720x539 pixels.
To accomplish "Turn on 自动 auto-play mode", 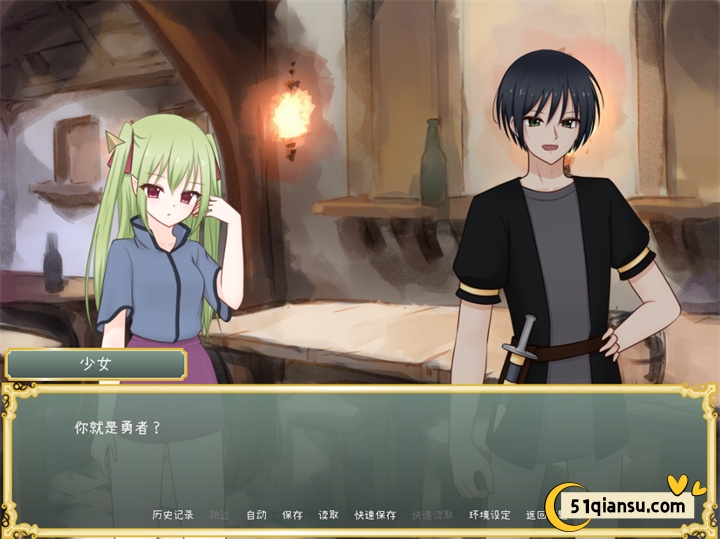I will (256, 515).
